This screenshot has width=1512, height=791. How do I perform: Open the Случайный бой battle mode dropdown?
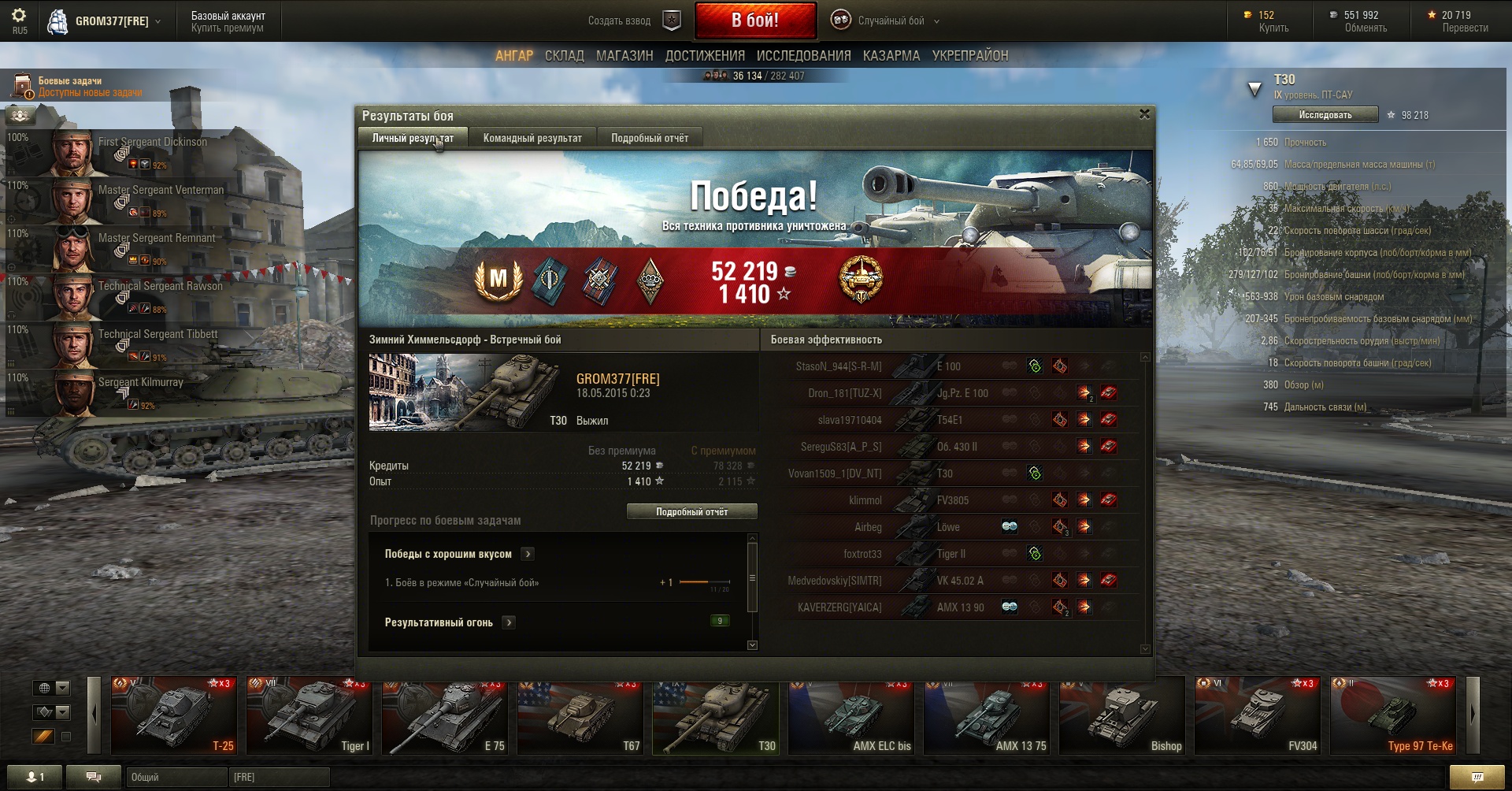890,21
